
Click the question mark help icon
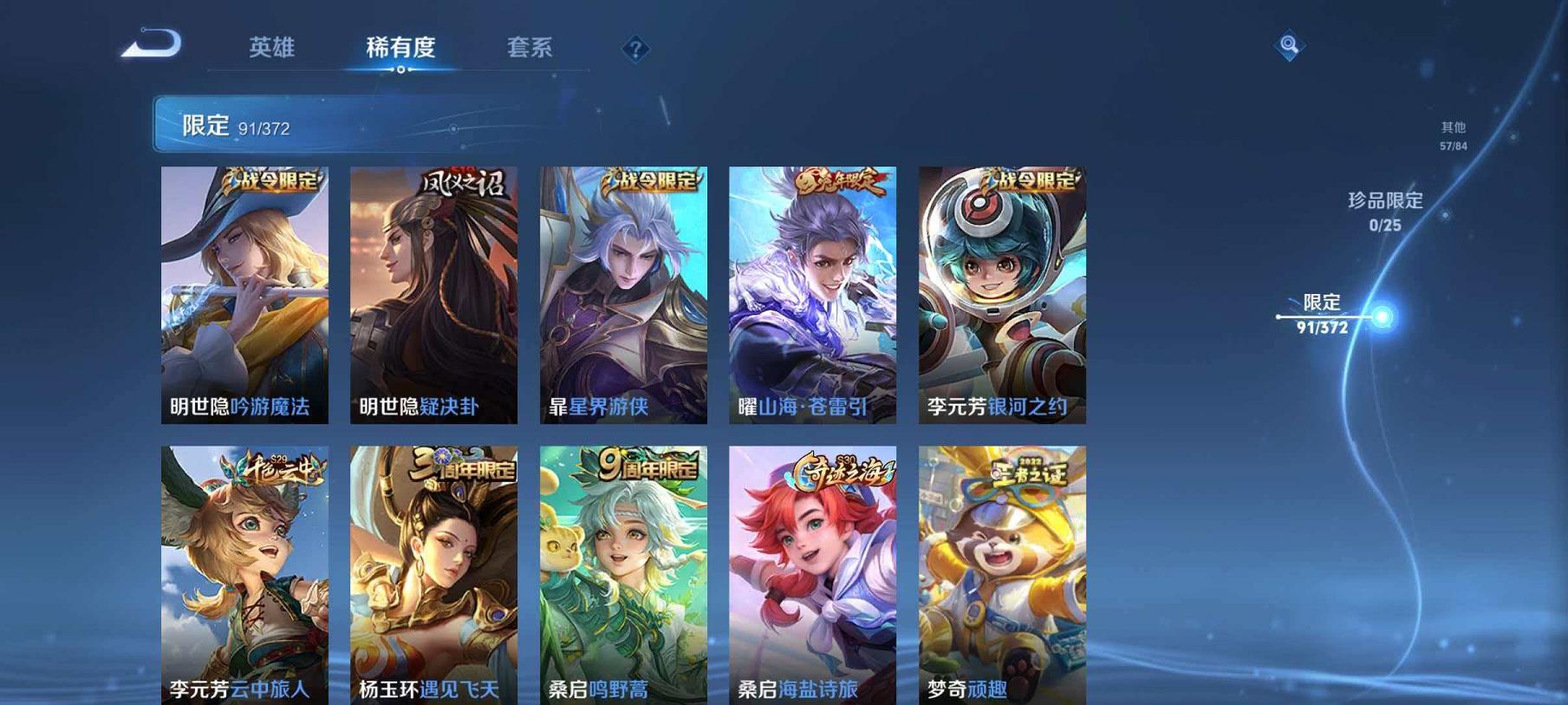(635, 49)
